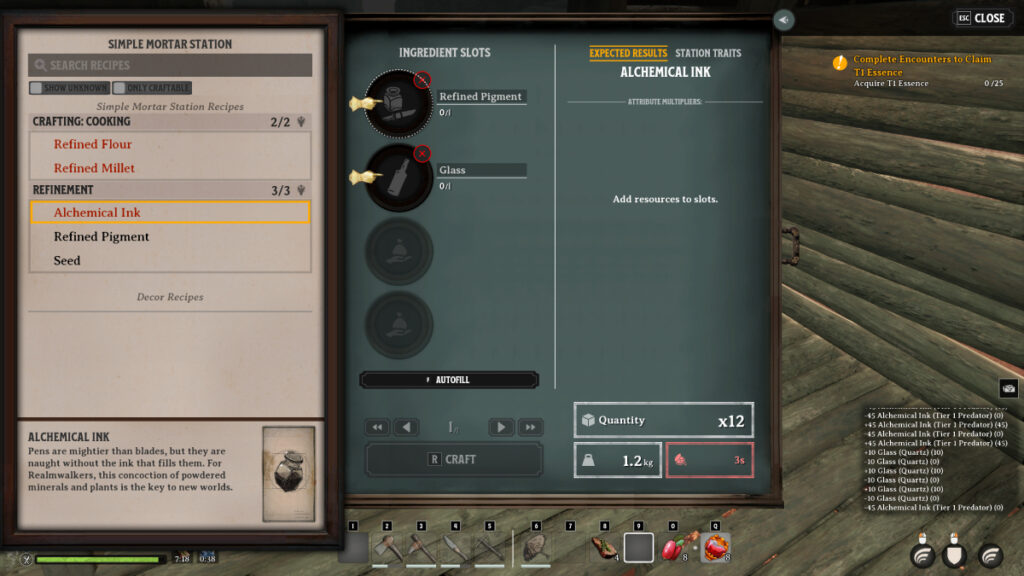Increase craft amount by one
Viewport: 1024px width, 576px height.
[x=501, y=427]
